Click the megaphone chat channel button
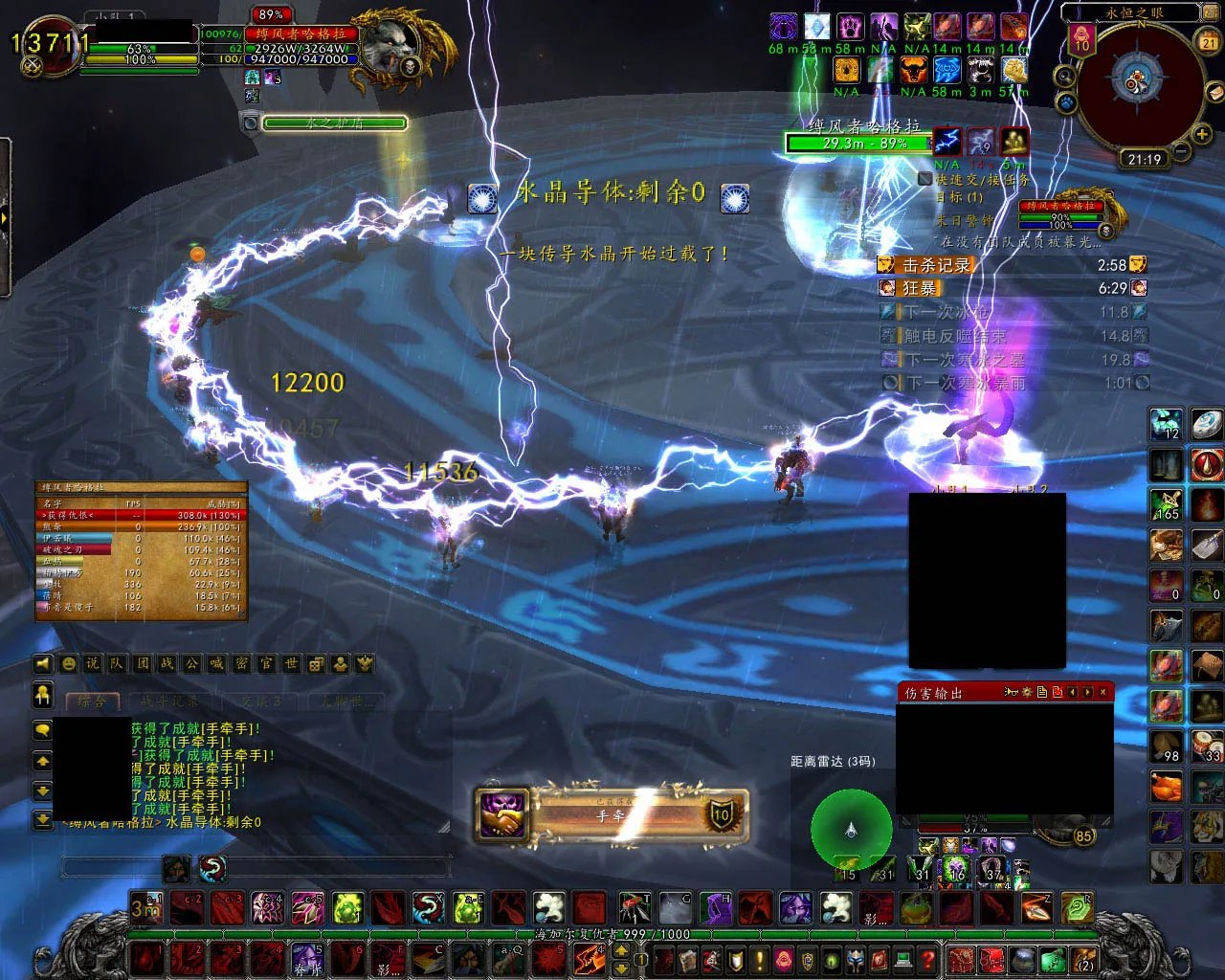This screenshot has width=1225, height=980. point(43,663)
